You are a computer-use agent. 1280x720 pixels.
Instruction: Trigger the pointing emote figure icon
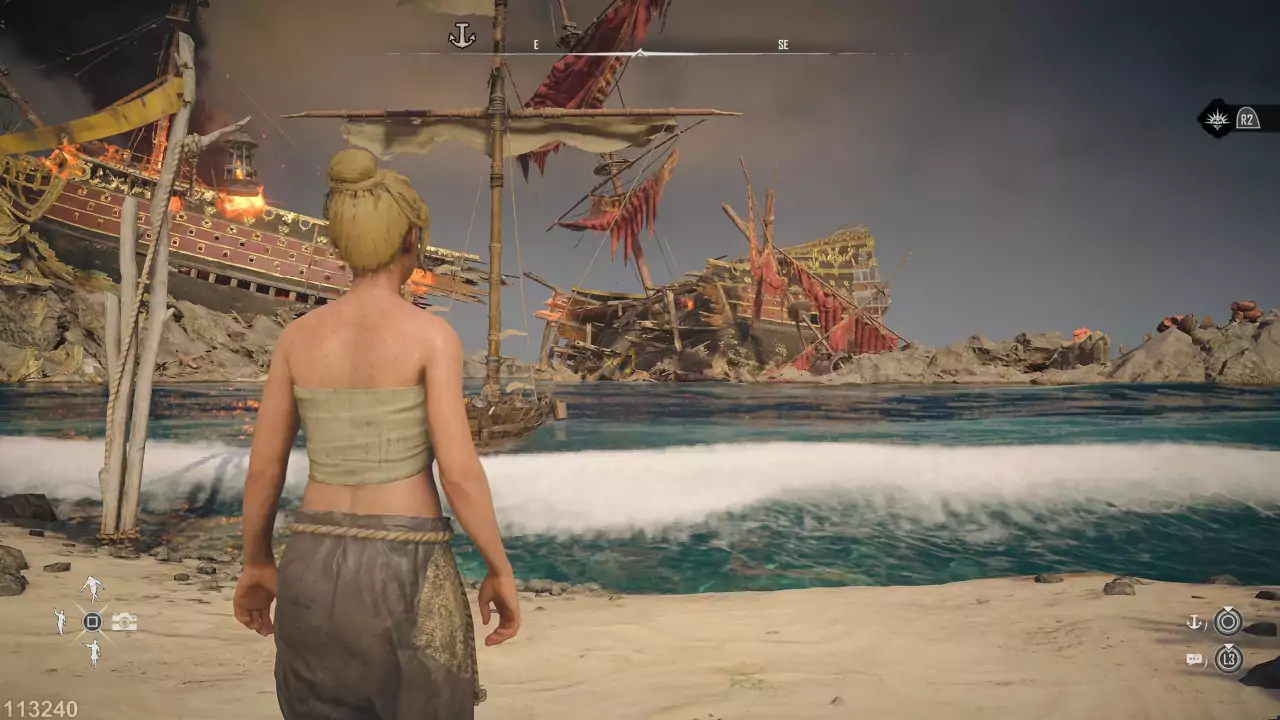point(92,655)
